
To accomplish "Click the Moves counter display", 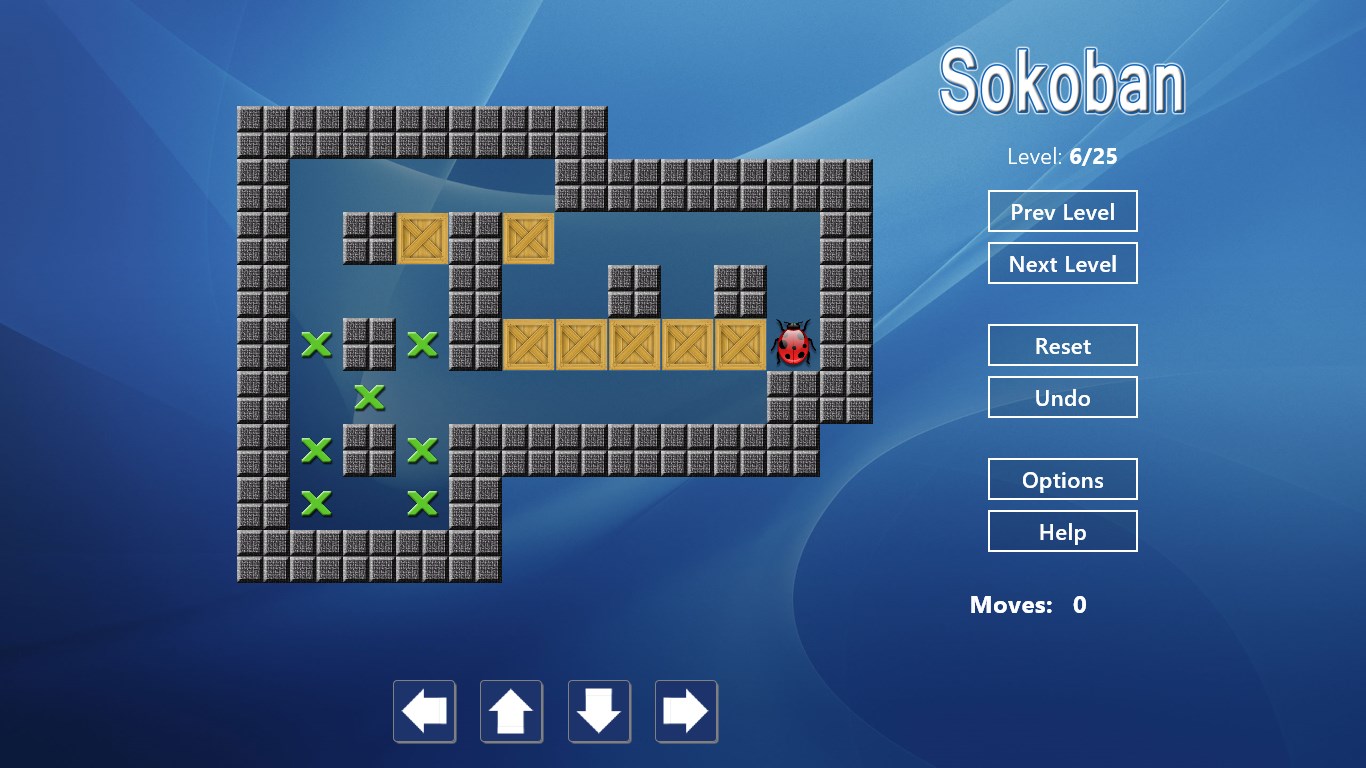I will 1025,605.
